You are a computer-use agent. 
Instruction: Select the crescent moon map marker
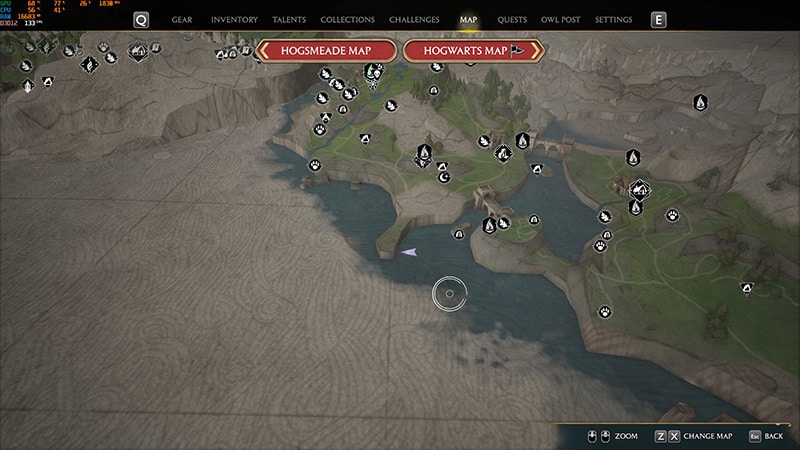pyautogui.click(x=445, y=177)
